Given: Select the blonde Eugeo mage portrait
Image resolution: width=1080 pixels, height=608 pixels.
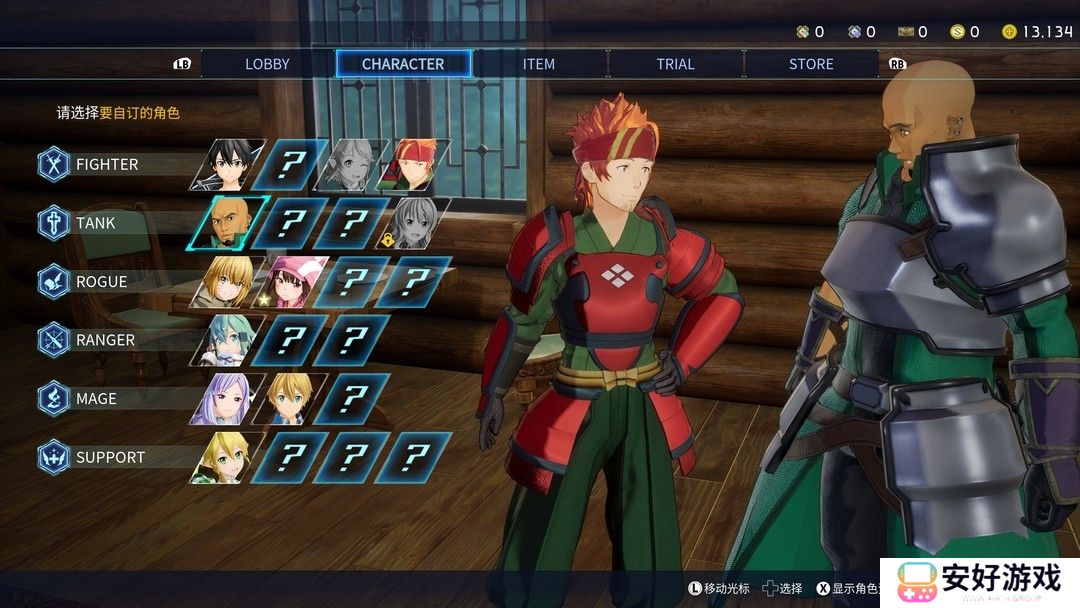Looking at the screenshot, I should 289,399.
